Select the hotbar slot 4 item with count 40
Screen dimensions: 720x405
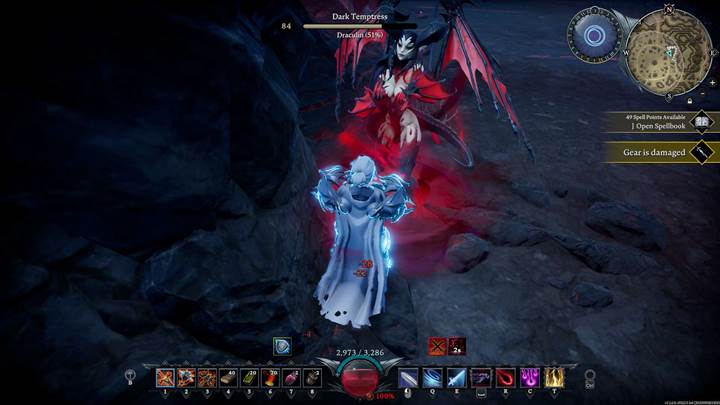[228, 378]
